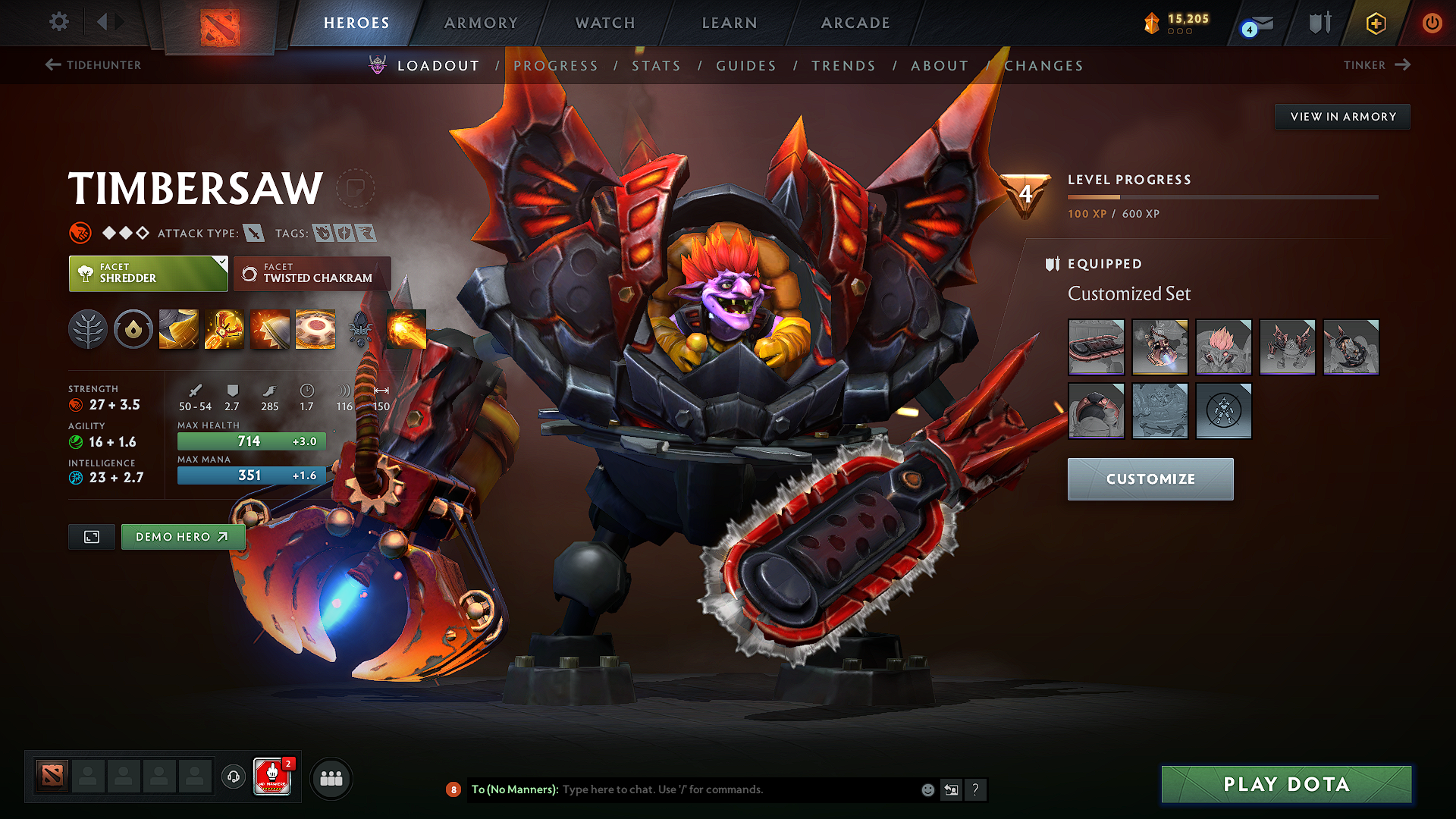Open the settings gear in the top bar
1456x819 pixels.
click(58, 22)
